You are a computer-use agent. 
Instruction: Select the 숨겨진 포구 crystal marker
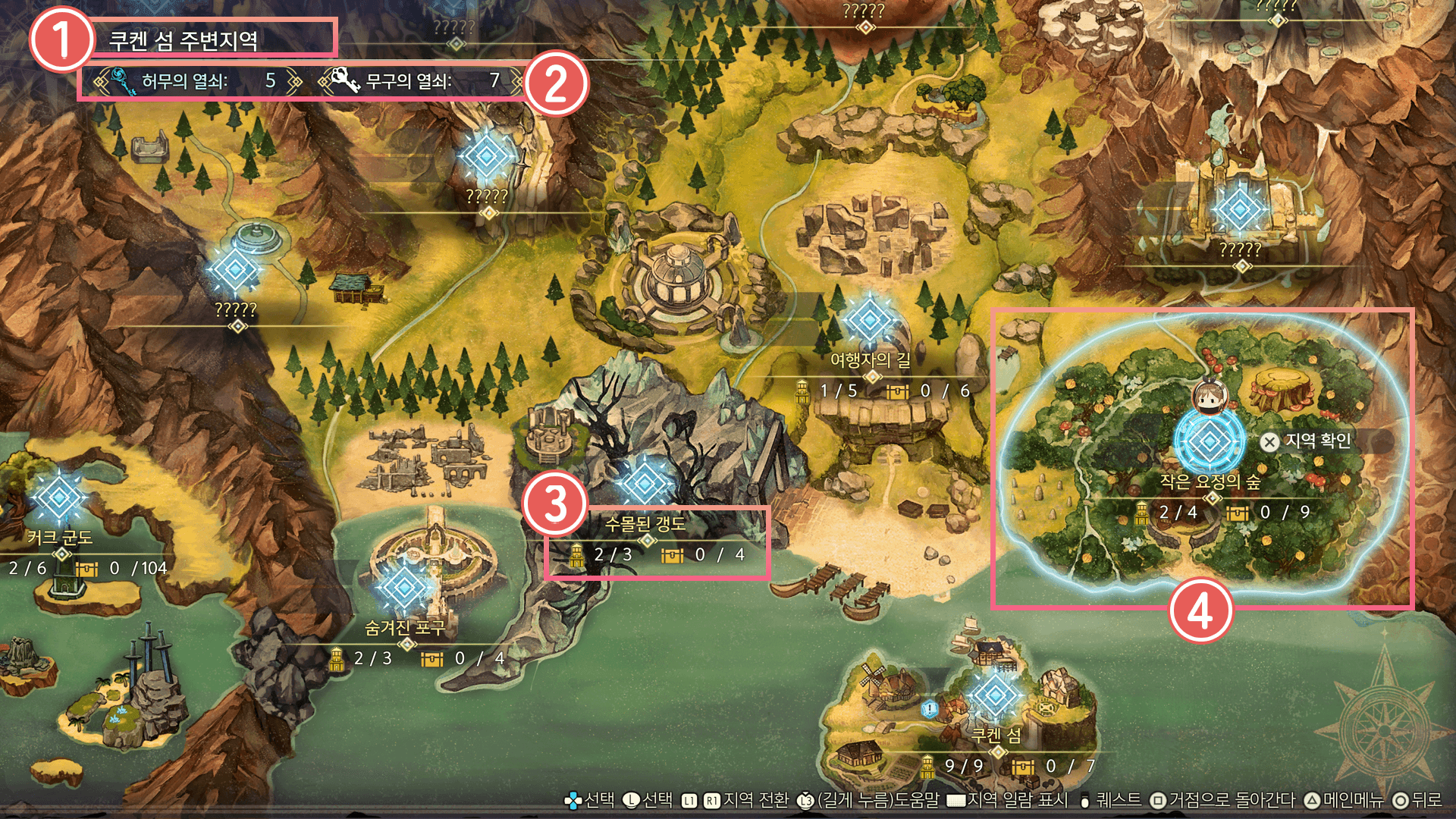pyautogui.click(x=404, y=588)
